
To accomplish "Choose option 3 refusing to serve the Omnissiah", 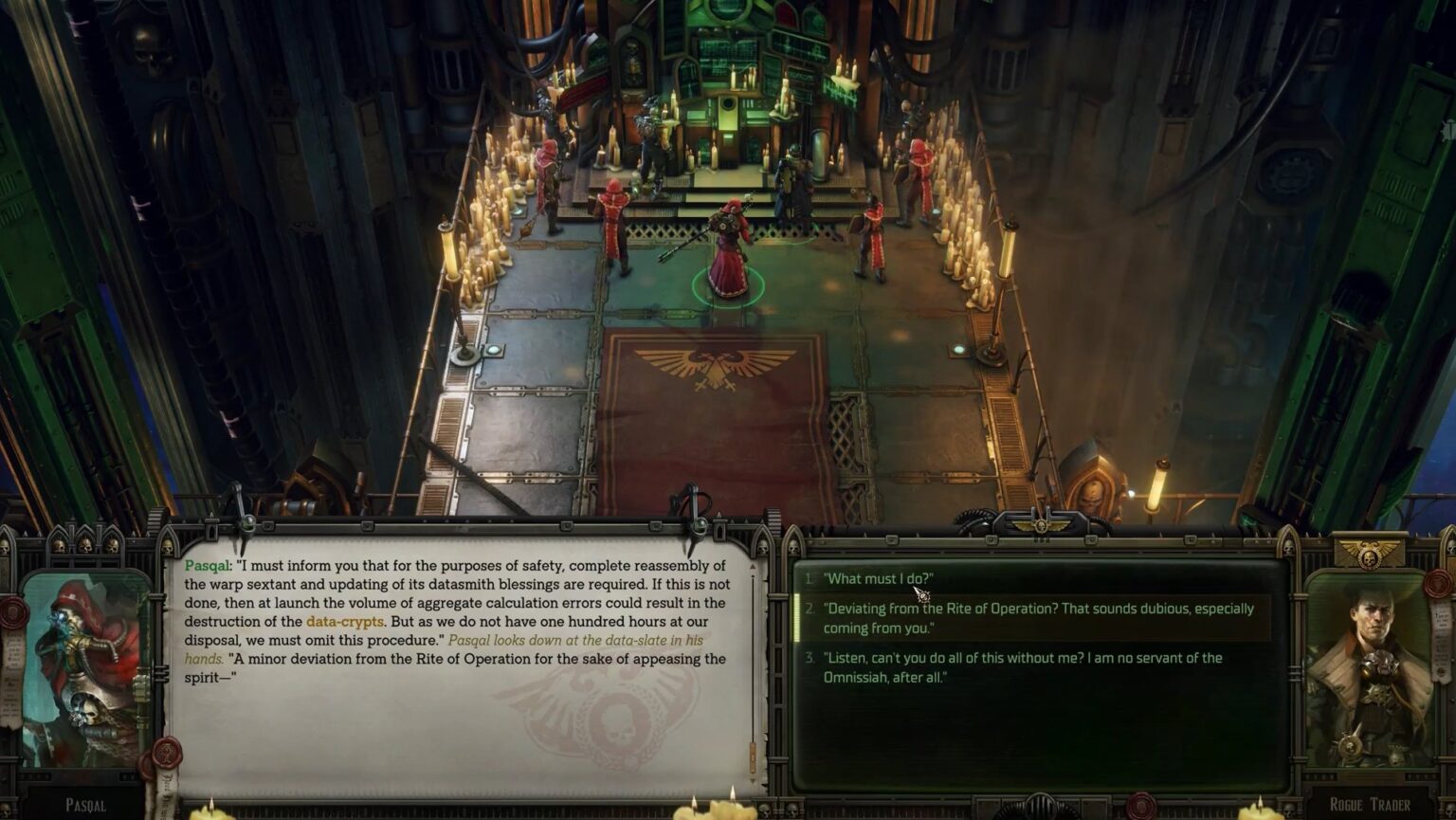I will [1022, 666].
